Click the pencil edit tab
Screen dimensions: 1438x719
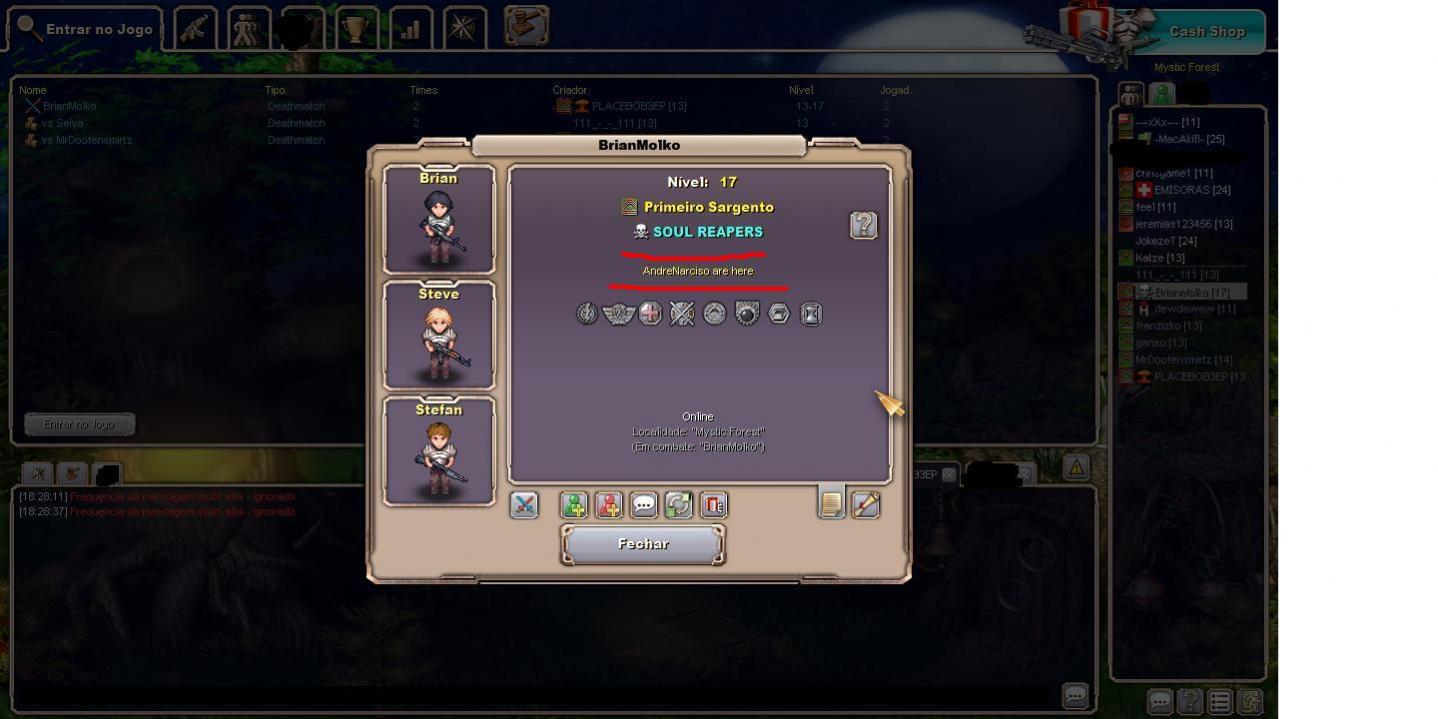click(865, 505)
